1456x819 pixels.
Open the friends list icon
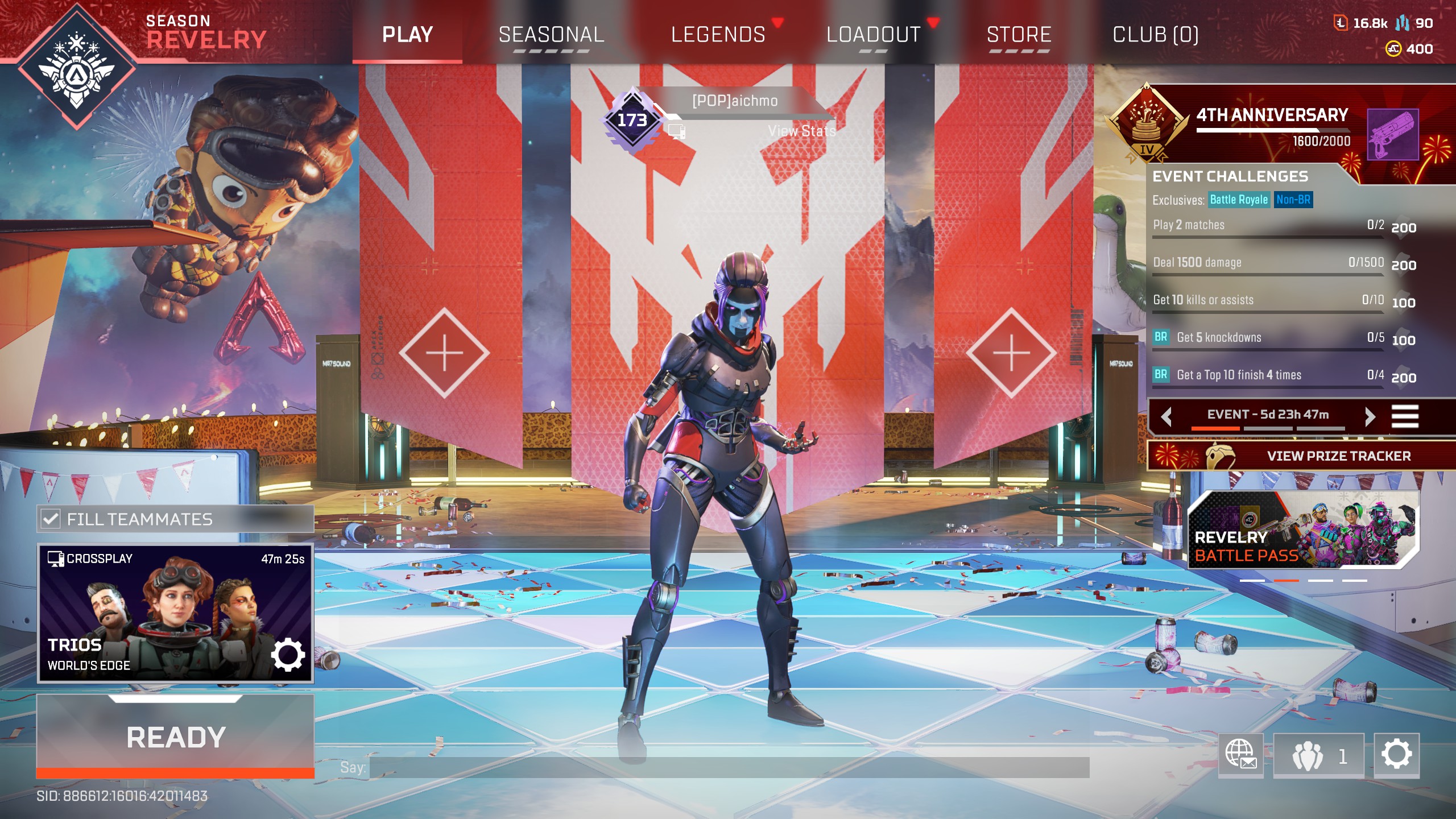[x=1318, y=756]
